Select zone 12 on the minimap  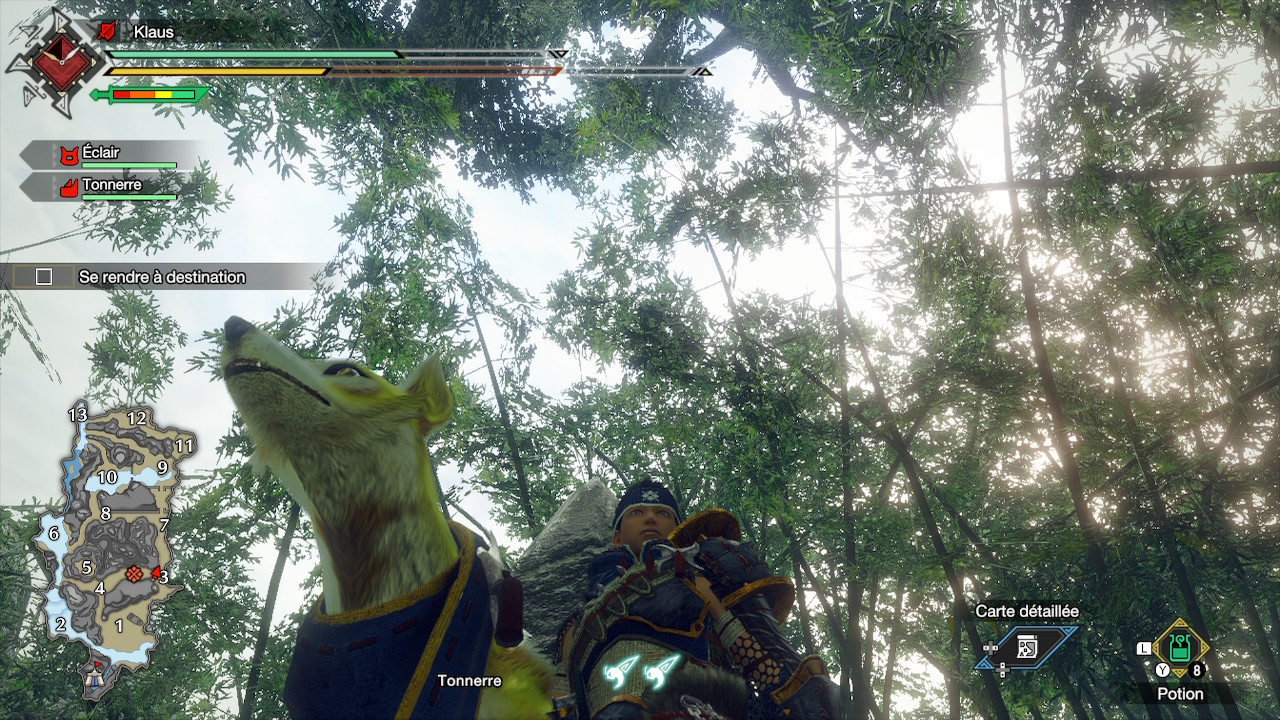[x=137, y=418]
